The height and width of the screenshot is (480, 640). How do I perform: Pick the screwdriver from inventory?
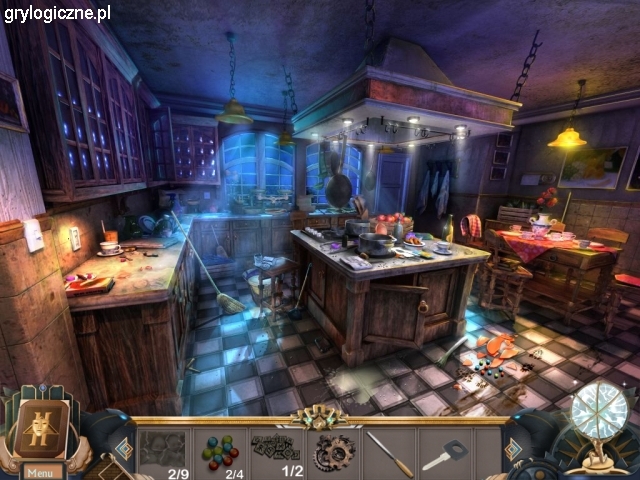389,453
